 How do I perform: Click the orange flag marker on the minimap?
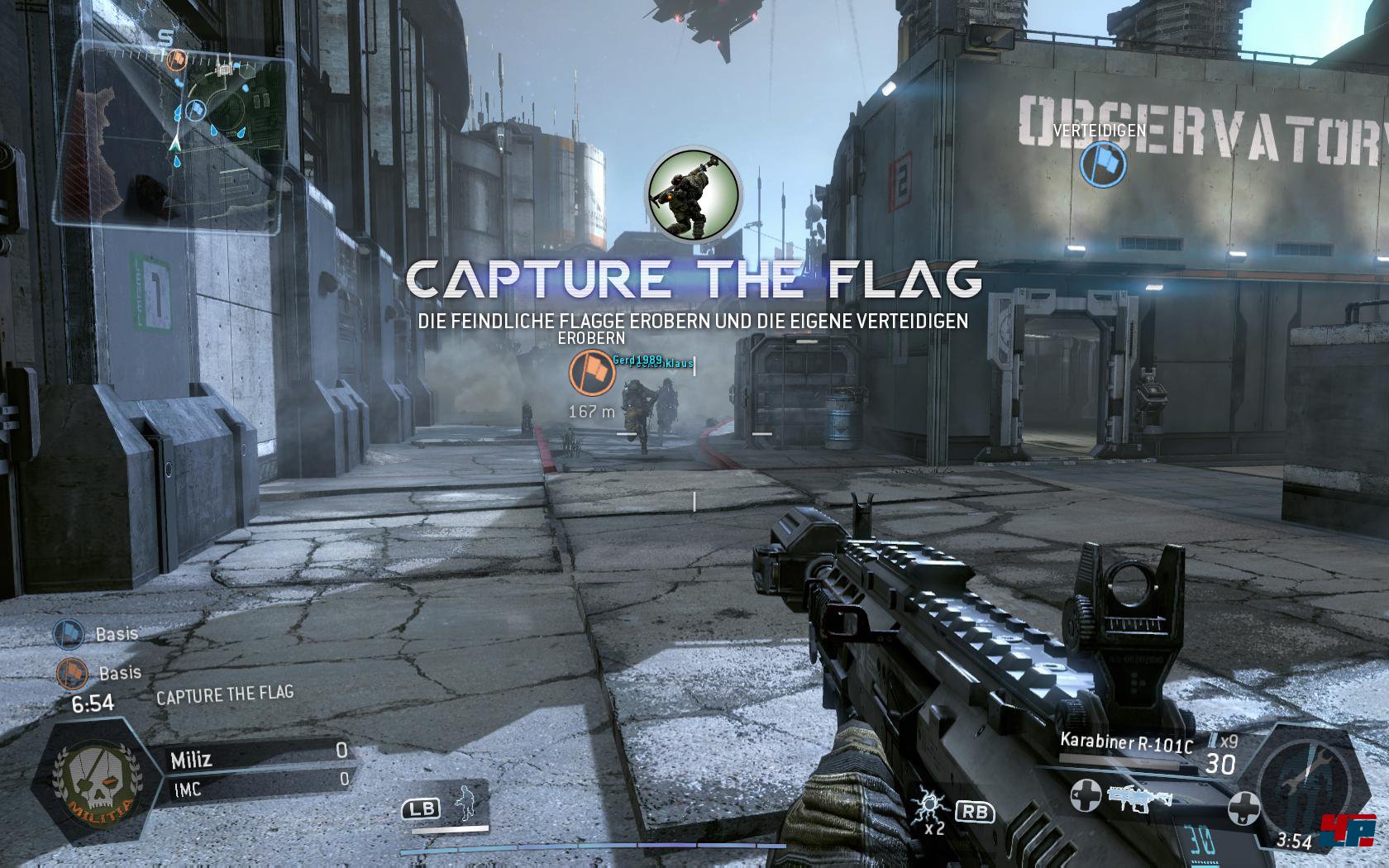click(176, 59)
